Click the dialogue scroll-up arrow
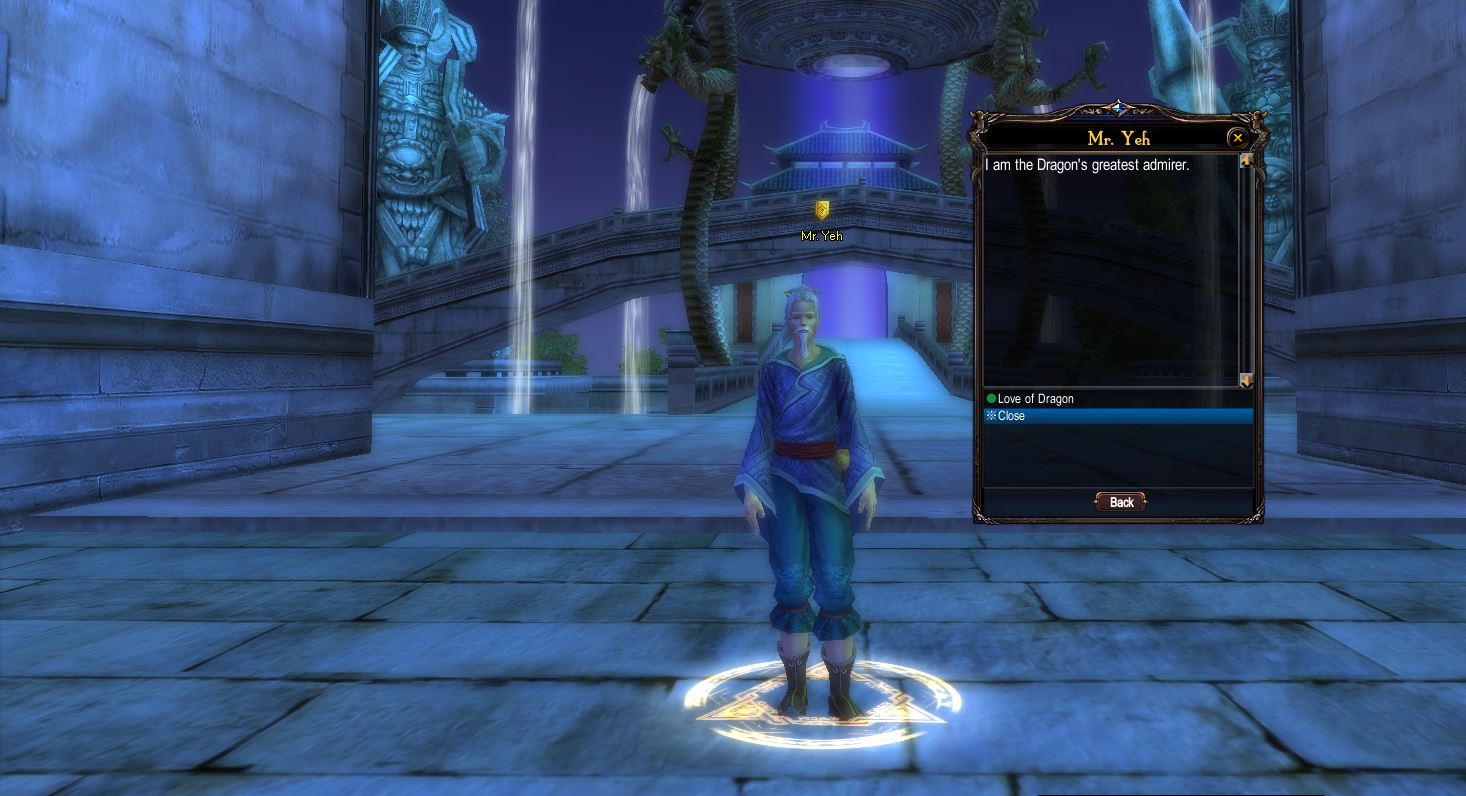Viewport: 1466px width, 796px height. (x=1246, y=161)
